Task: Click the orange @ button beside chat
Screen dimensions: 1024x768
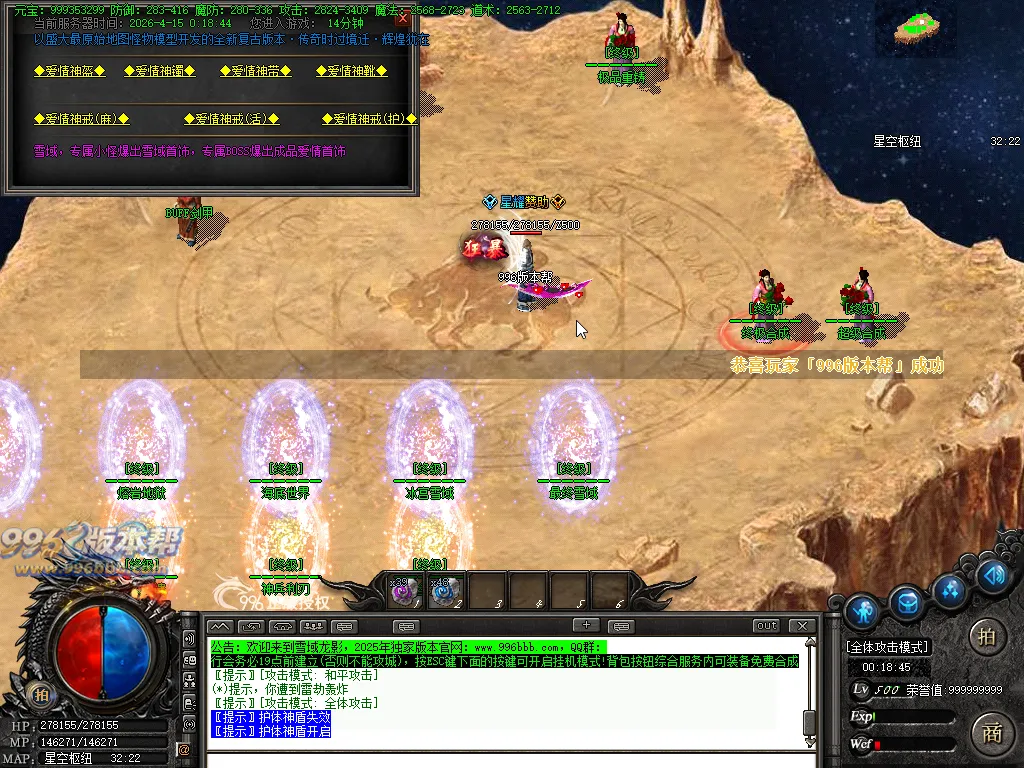Action: 184,749
